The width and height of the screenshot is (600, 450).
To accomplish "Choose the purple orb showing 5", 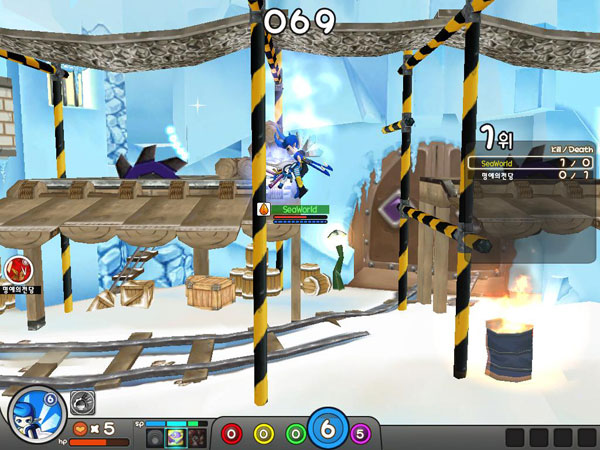I will tap(360, 434).
